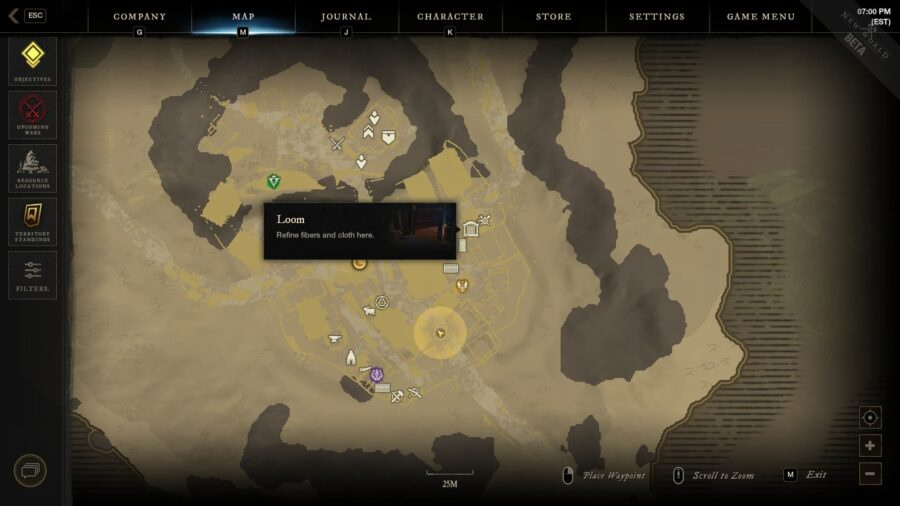900x506 pixels.
Task: View Upcoming Wars
Action: point(32,114)
